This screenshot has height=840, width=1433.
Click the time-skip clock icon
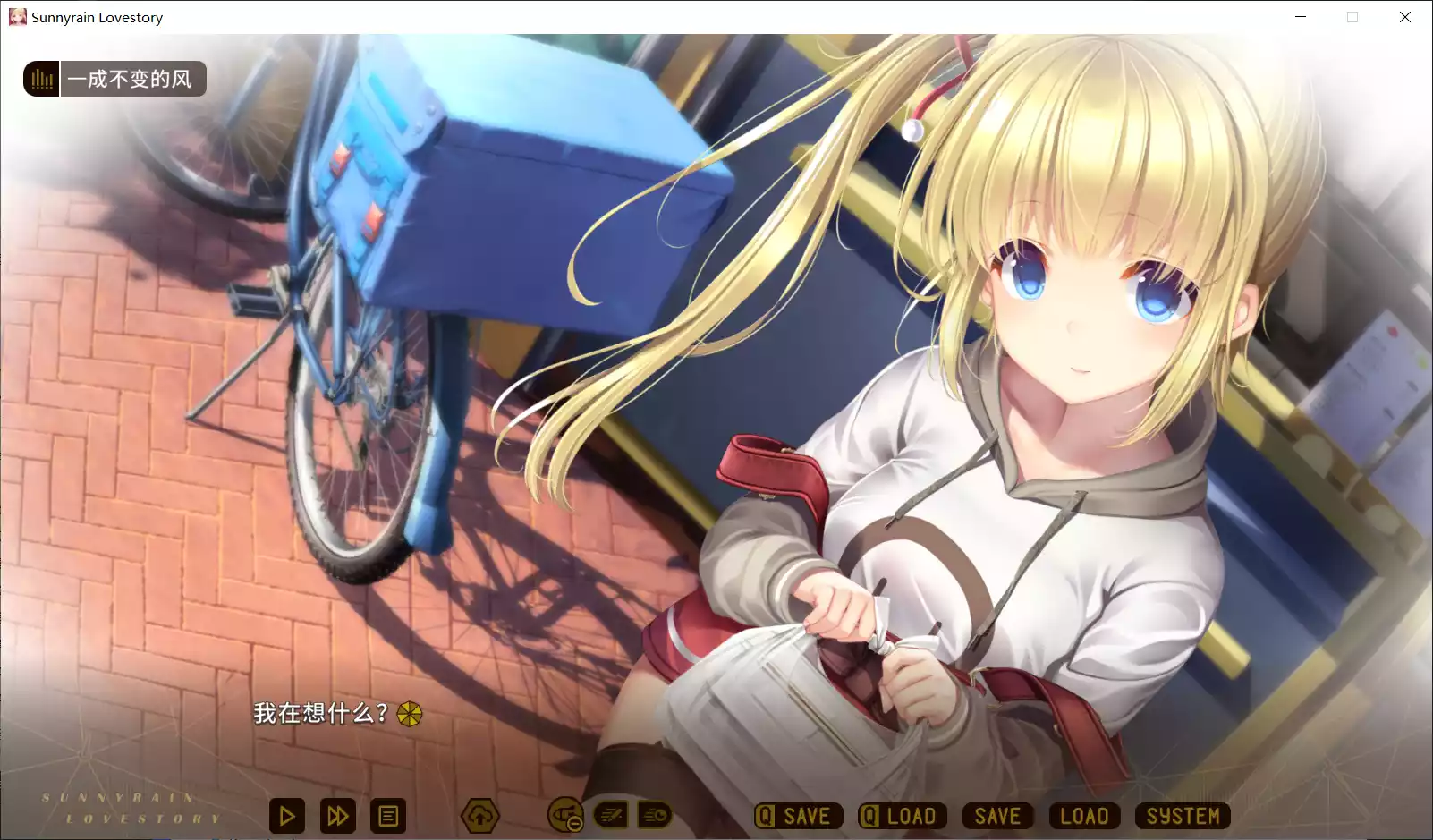[x=654, y=815]
